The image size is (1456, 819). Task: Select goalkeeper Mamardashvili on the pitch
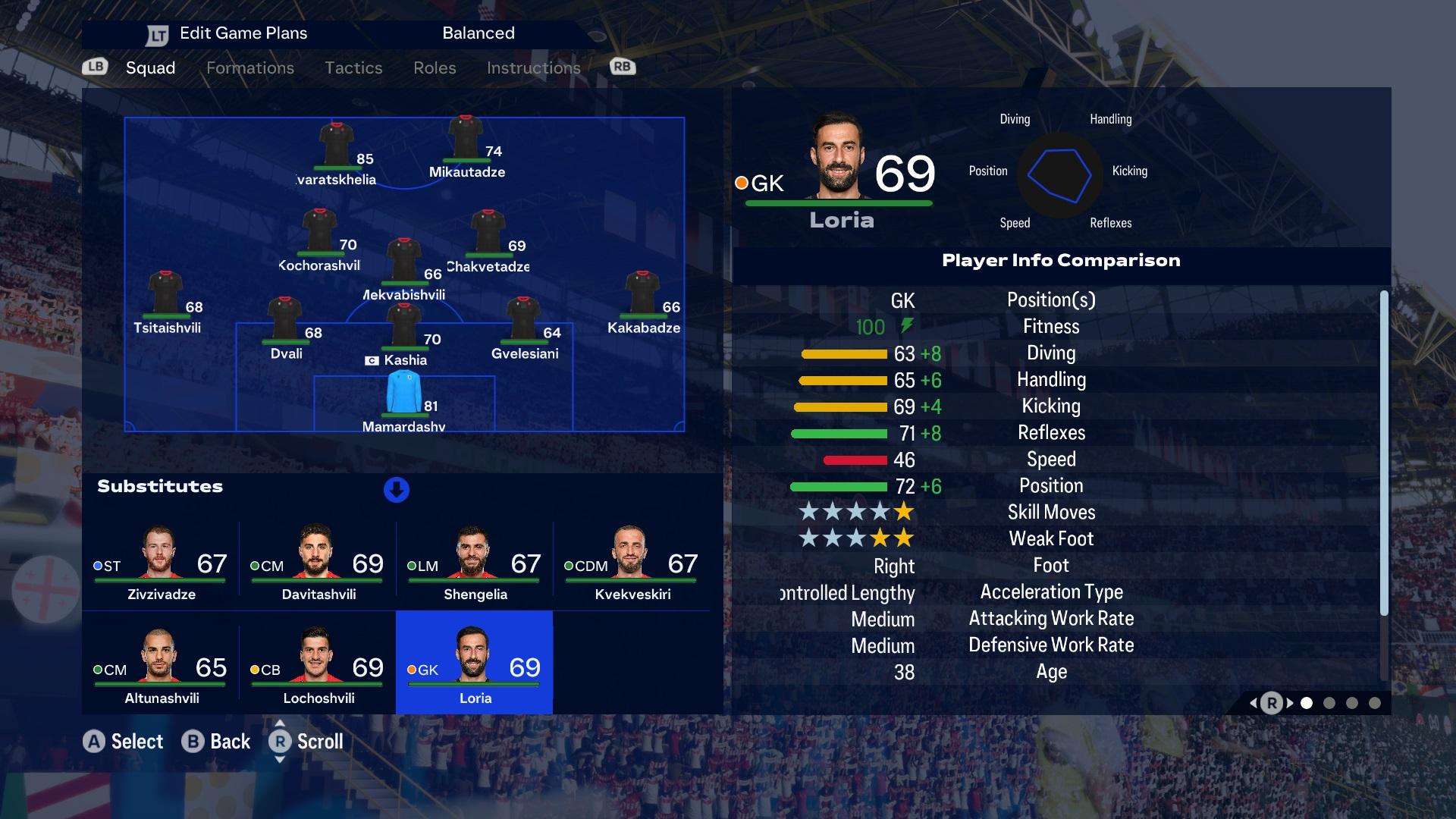(403, 394)
